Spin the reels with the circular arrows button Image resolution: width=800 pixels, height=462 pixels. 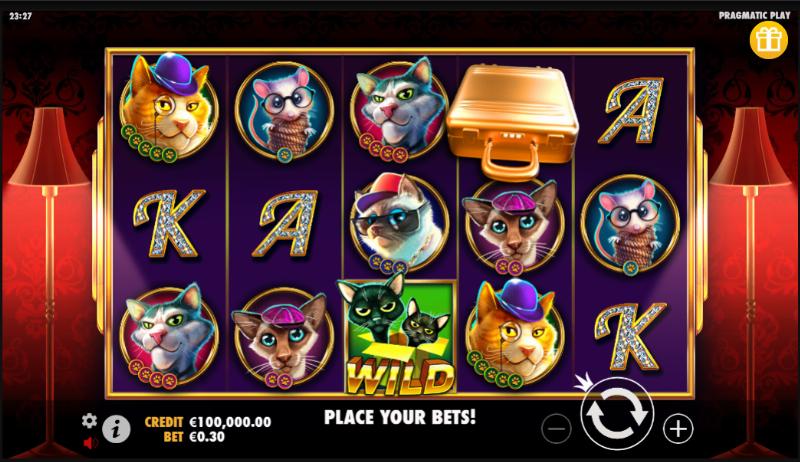(x=617, y=420)
